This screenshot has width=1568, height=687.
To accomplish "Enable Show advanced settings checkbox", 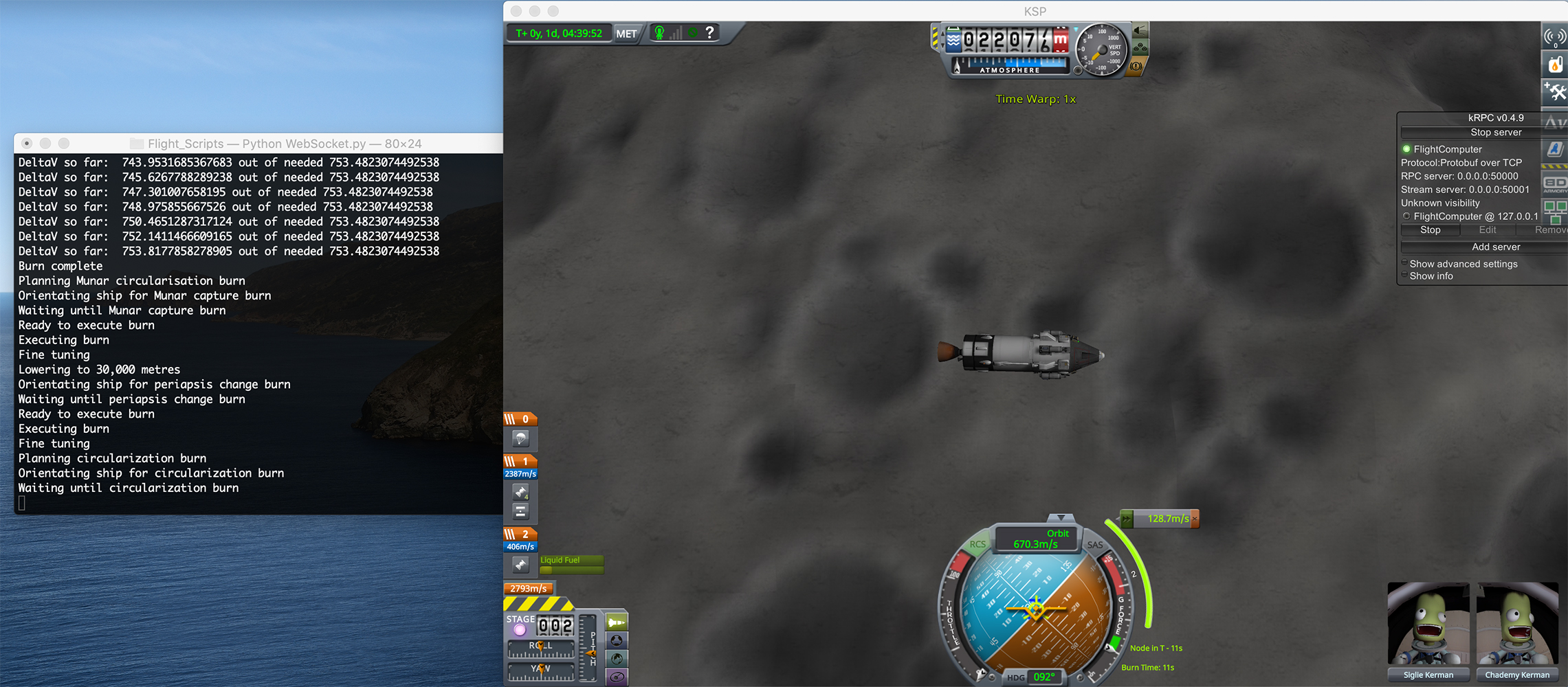I will tap(1404, 264).
